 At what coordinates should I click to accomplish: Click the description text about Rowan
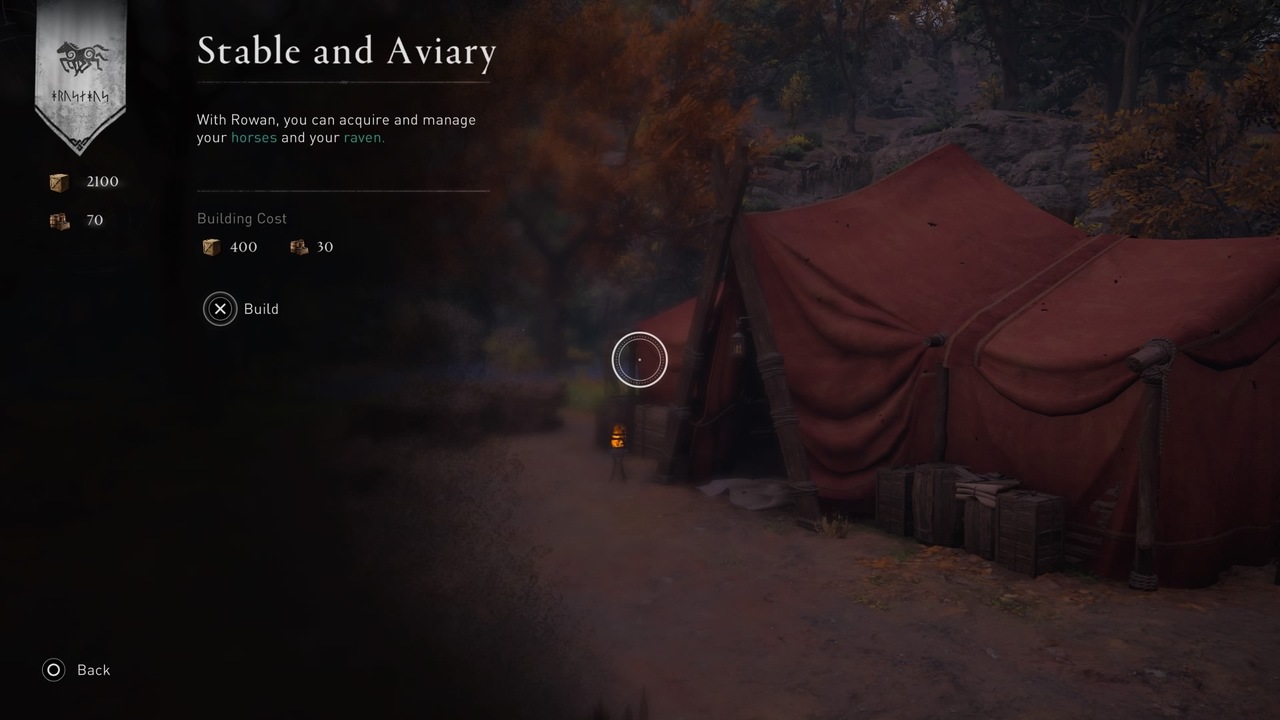[336, 128]
